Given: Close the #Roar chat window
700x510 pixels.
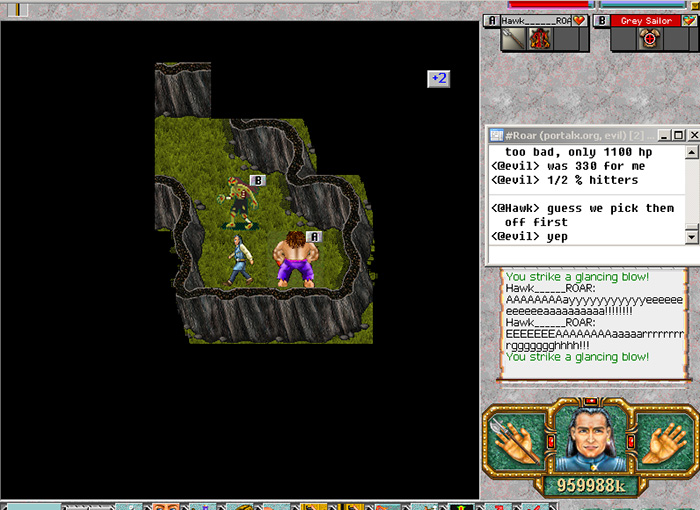Looking at the screenshot, I should (x=692, y=135).
